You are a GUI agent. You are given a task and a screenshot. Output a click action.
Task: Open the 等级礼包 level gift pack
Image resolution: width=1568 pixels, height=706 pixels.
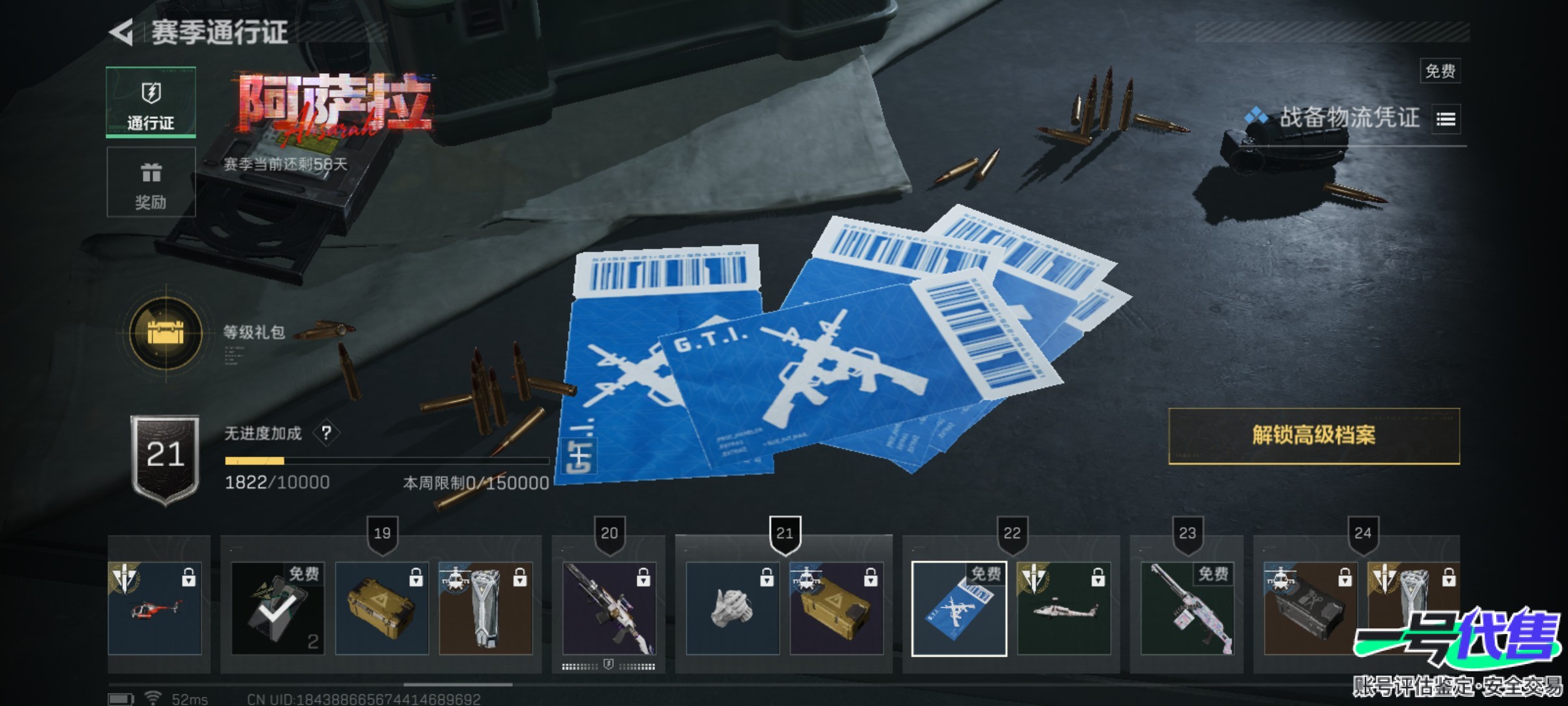coord(166,333)
